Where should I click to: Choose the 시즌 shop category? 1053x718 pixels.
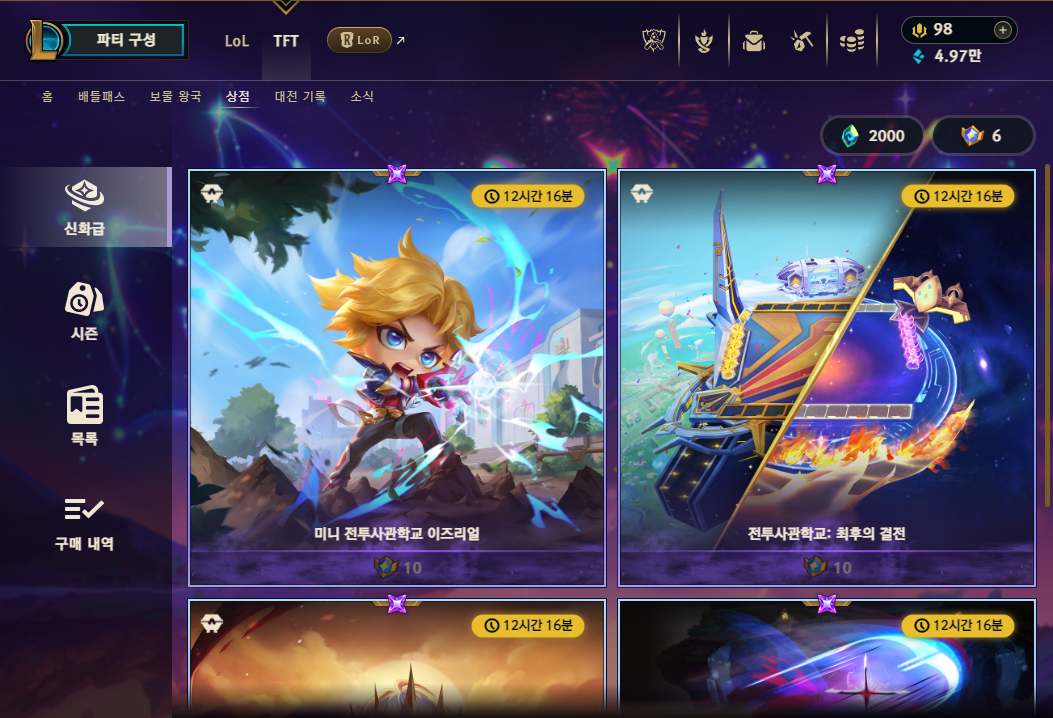coord(85,310)
